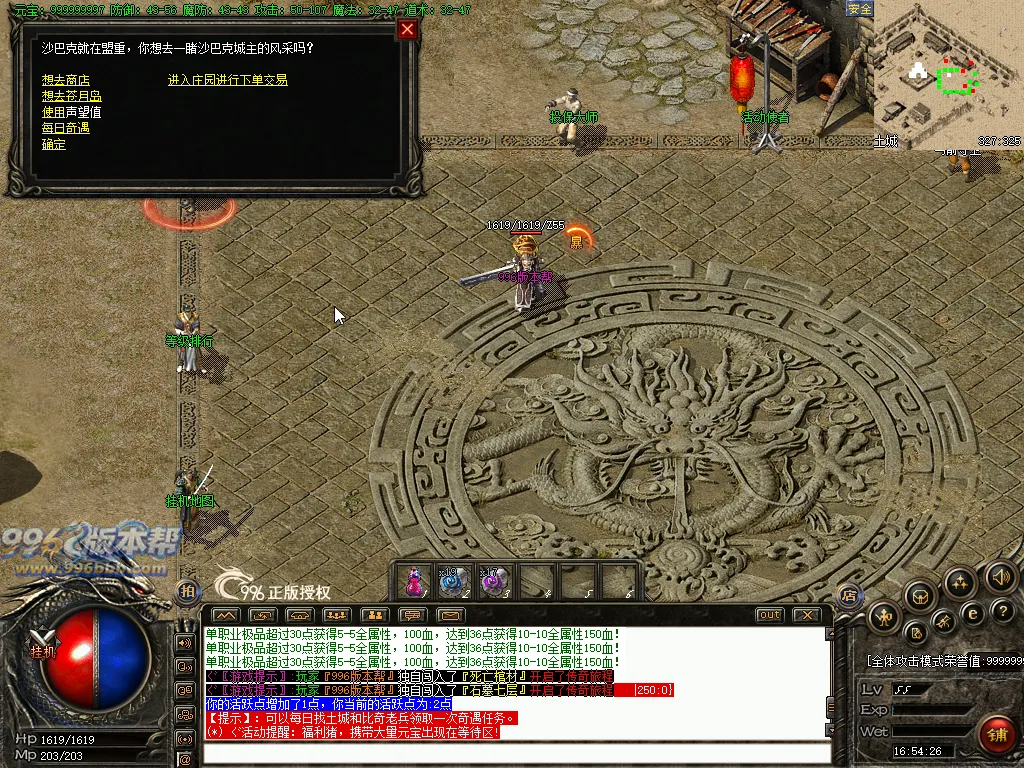
Task: Close the NPC dialogue with the red X
Action: [x=407, y=29]
